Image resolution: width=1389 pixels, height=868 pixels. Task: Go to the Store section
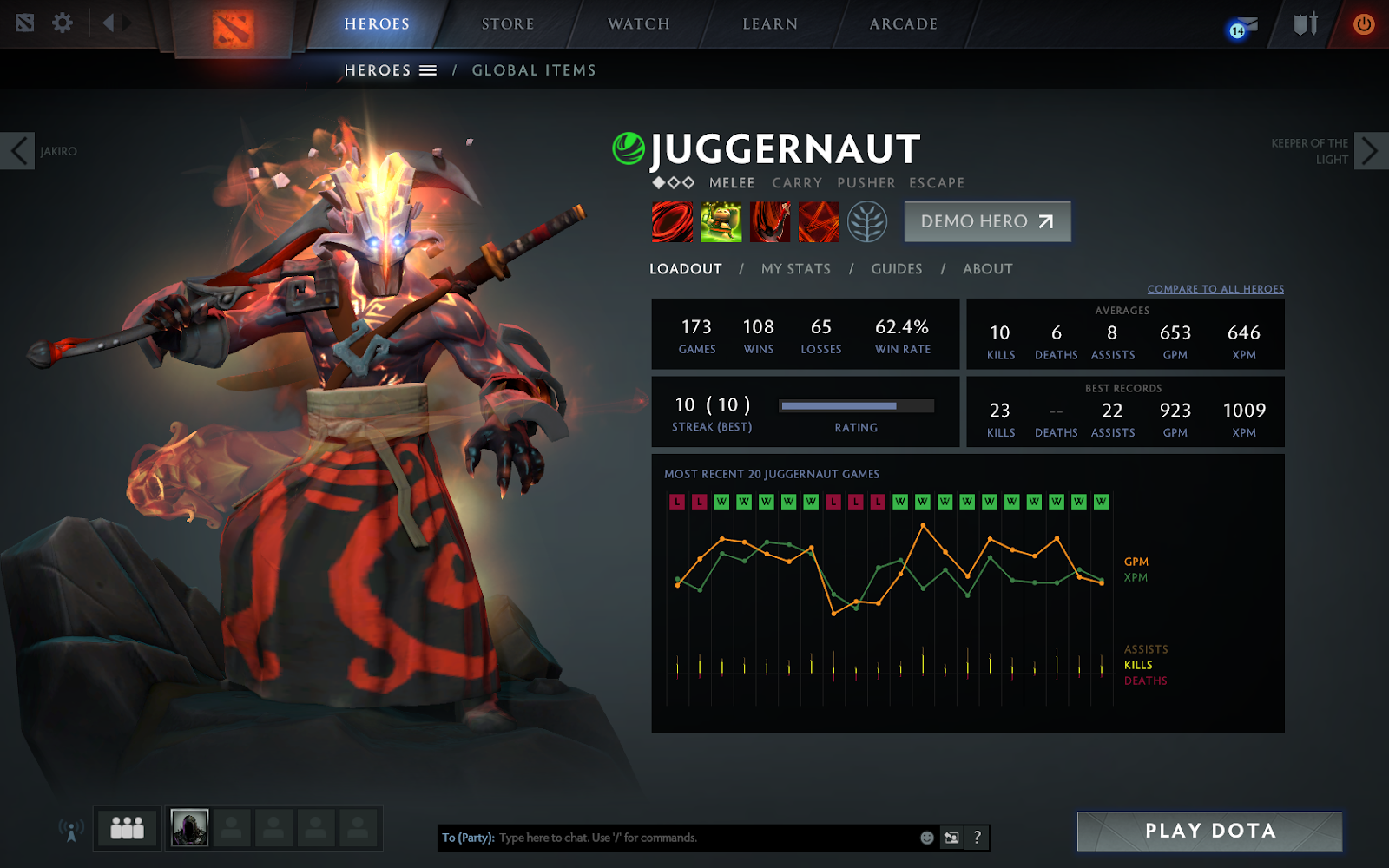coord(508,24)
